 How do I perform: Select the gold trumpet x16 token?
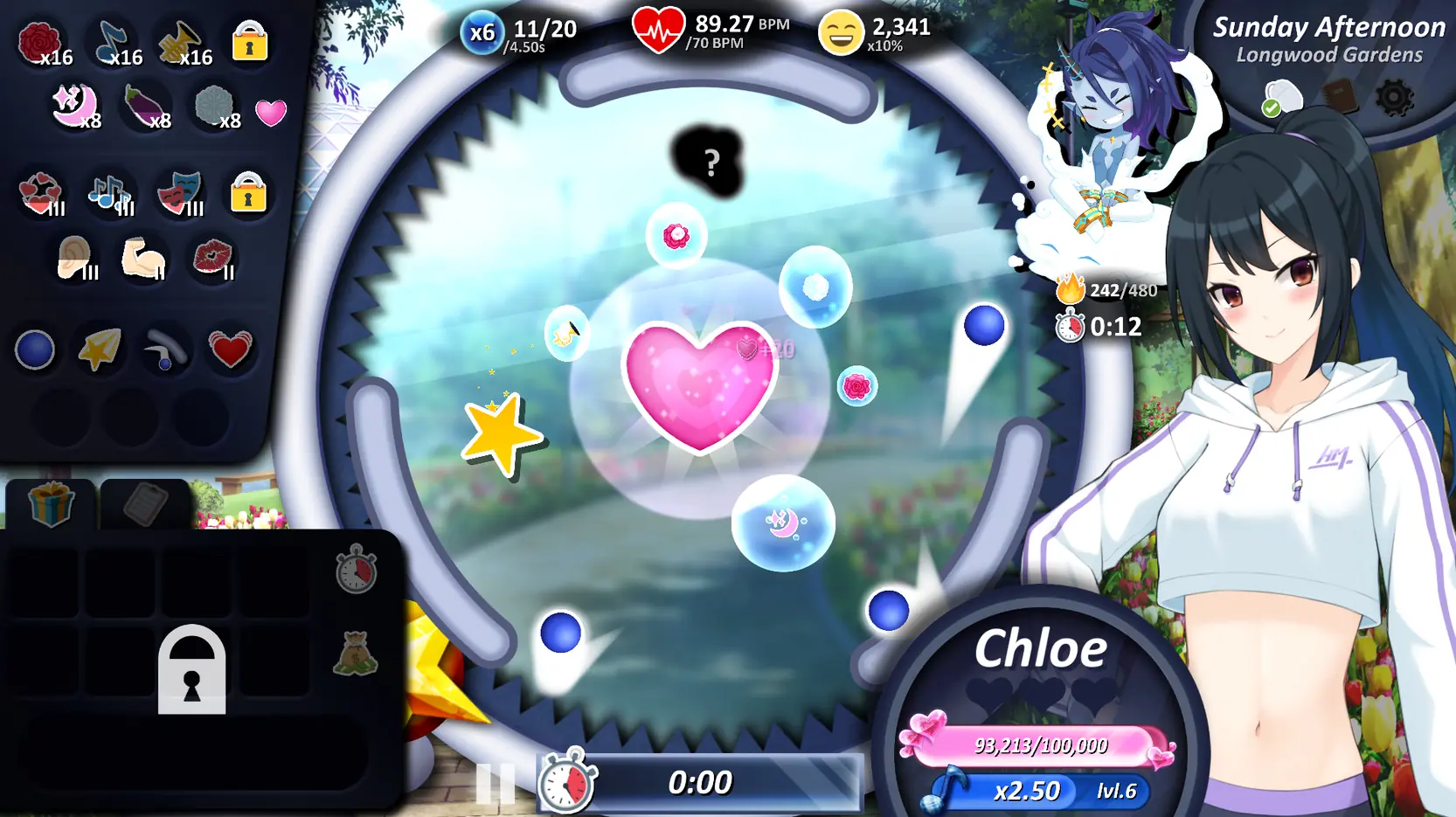tap(182, 42)
